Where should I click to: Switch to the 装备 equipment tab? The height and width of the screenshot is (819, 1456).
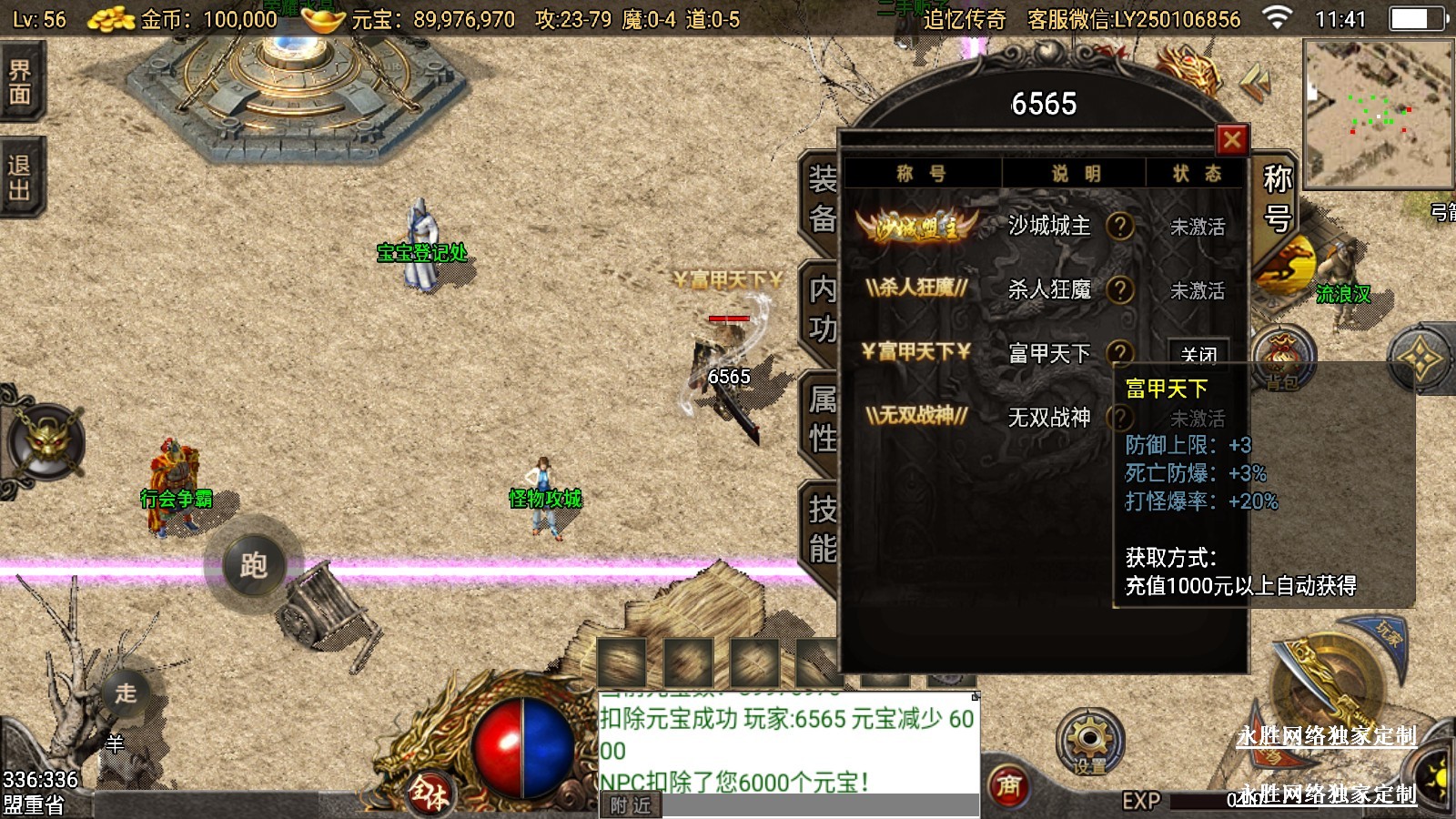click(822, 200)
